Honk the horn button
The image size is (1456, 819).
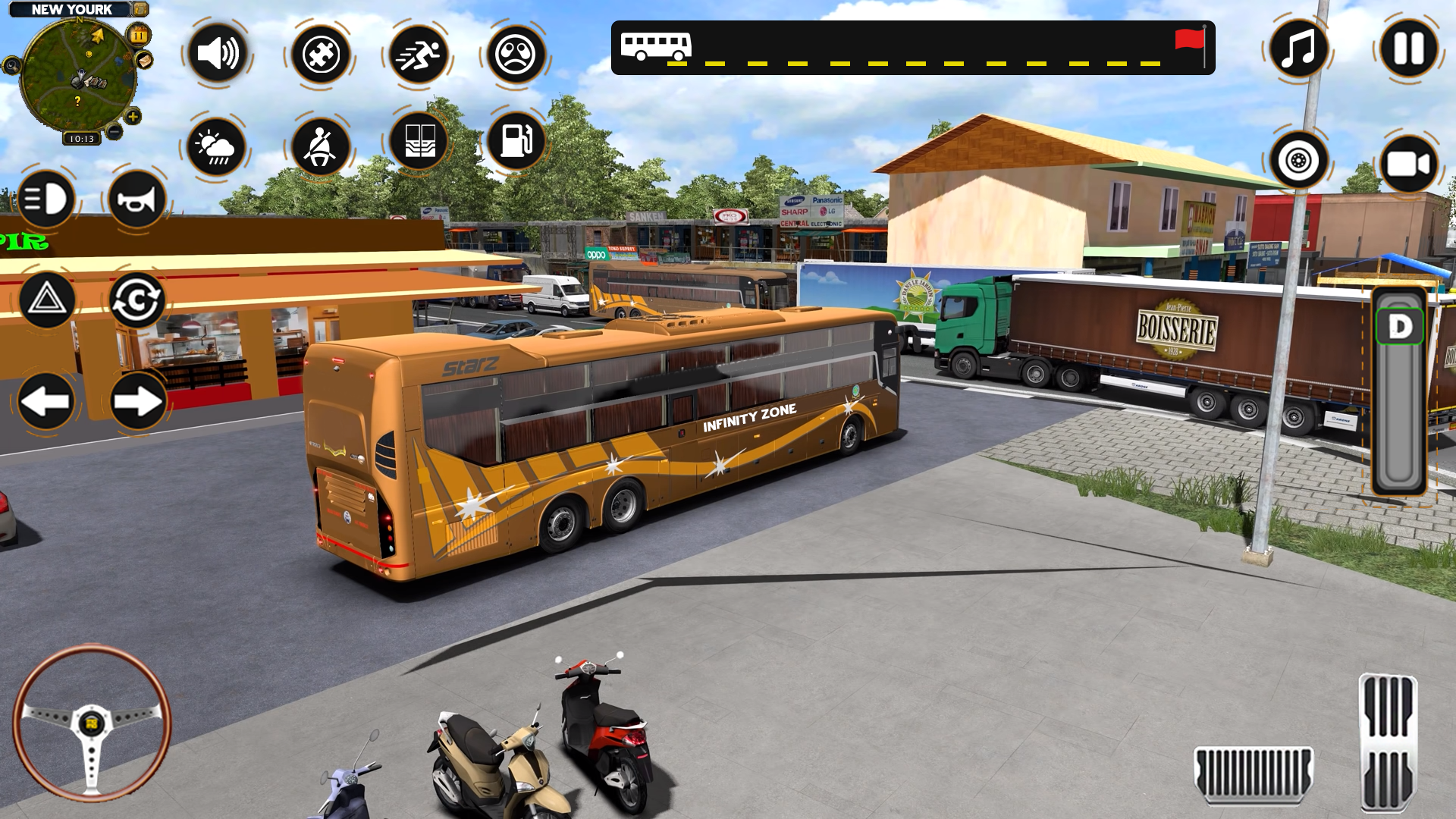(136, 199)
